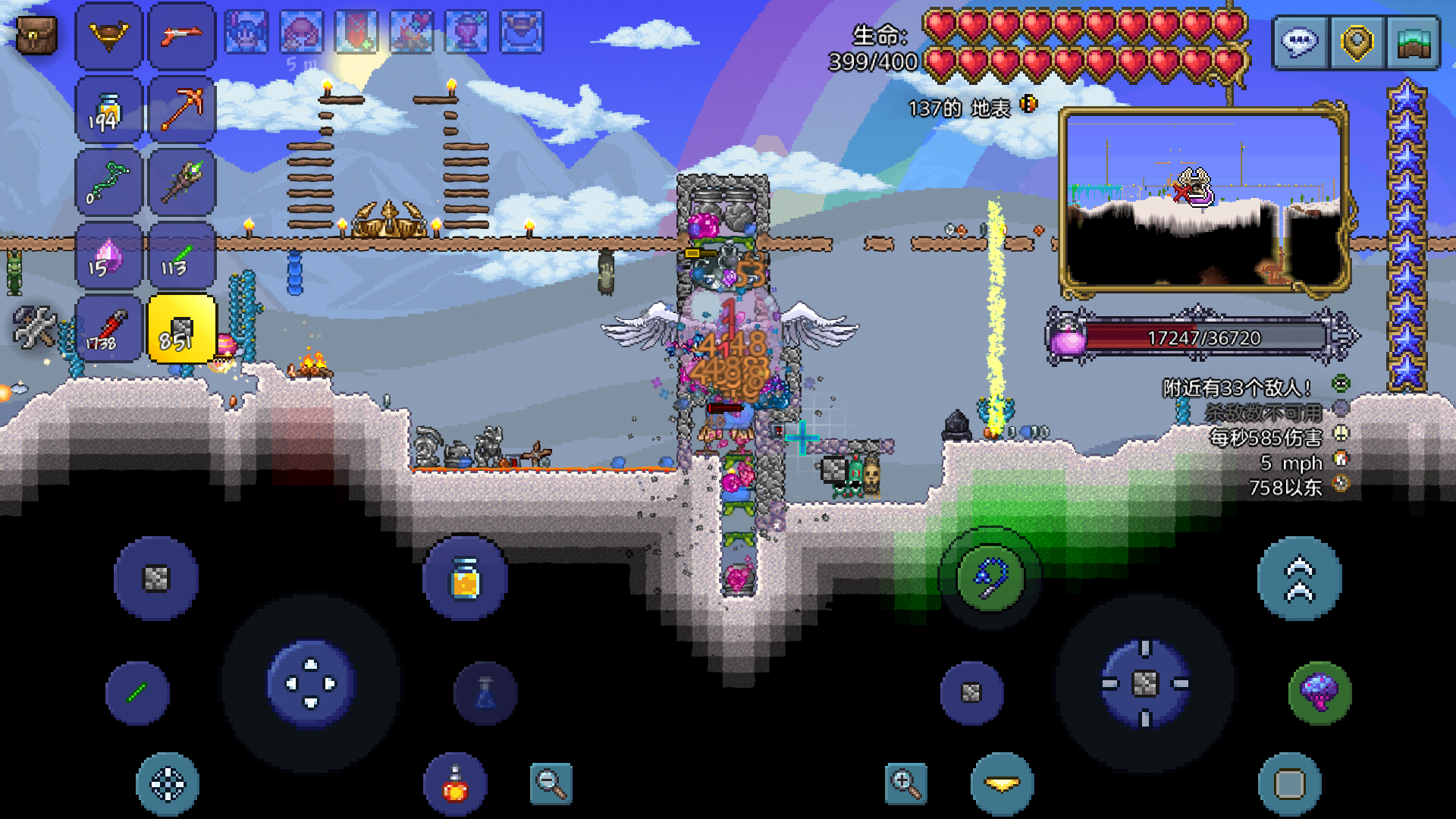Zoom in with the plus magnifier

[905, 783]
